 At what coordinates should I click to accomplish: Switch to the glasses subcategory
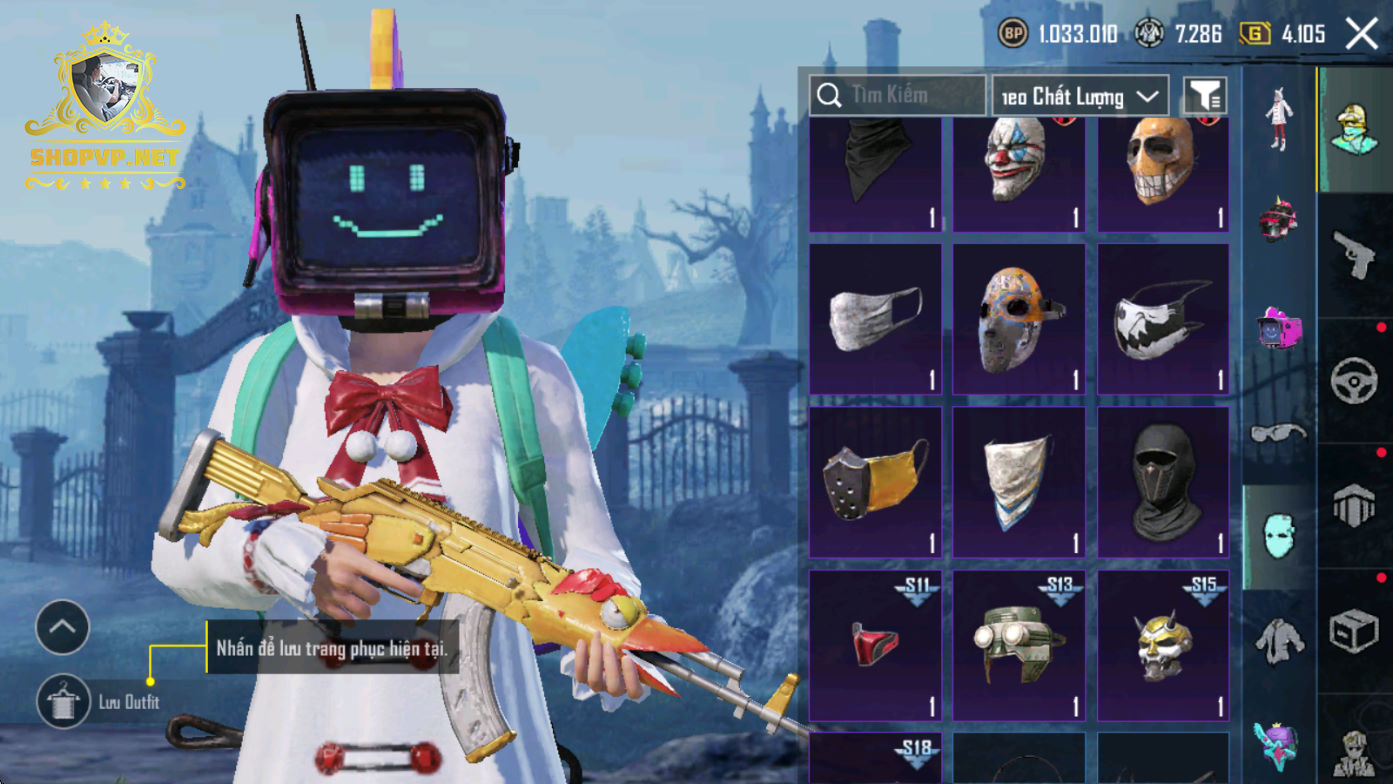1279,433
